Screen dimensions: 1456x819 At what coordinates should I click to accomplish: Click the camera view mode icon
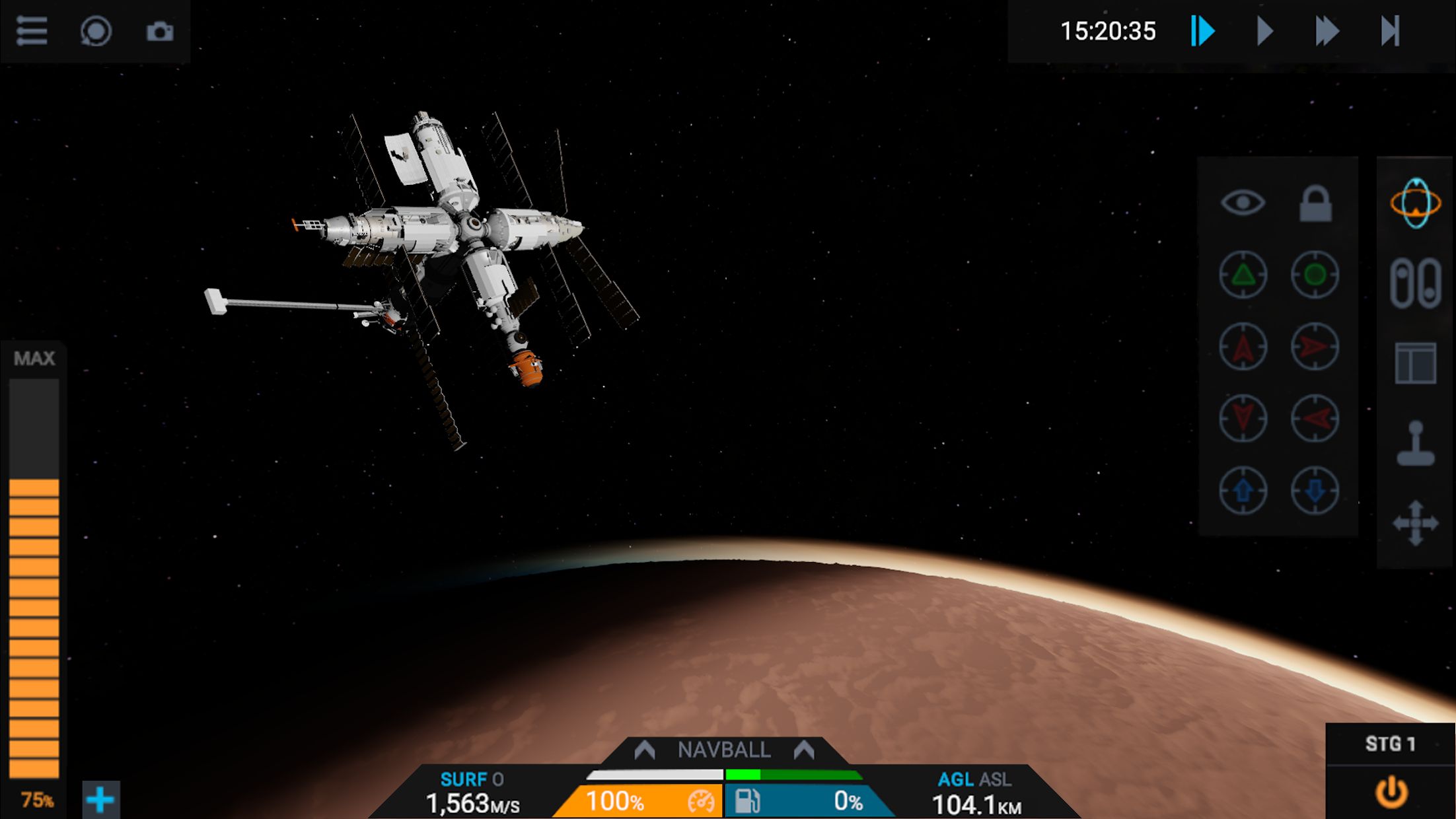click(x=96, y=31)
